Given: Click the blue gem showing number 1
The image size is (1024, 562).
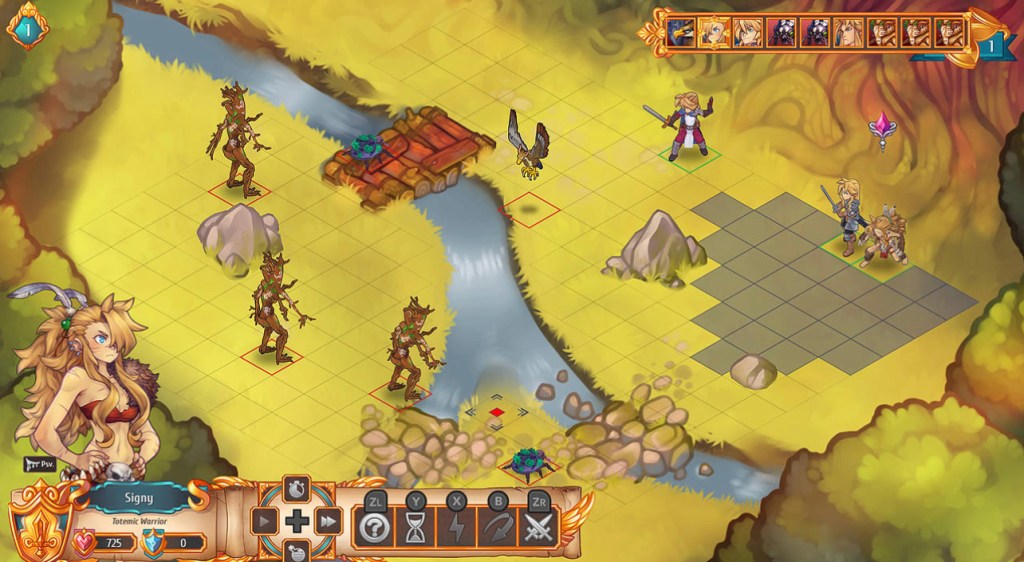Looking at the screenshot, I should tap(27, 29).
